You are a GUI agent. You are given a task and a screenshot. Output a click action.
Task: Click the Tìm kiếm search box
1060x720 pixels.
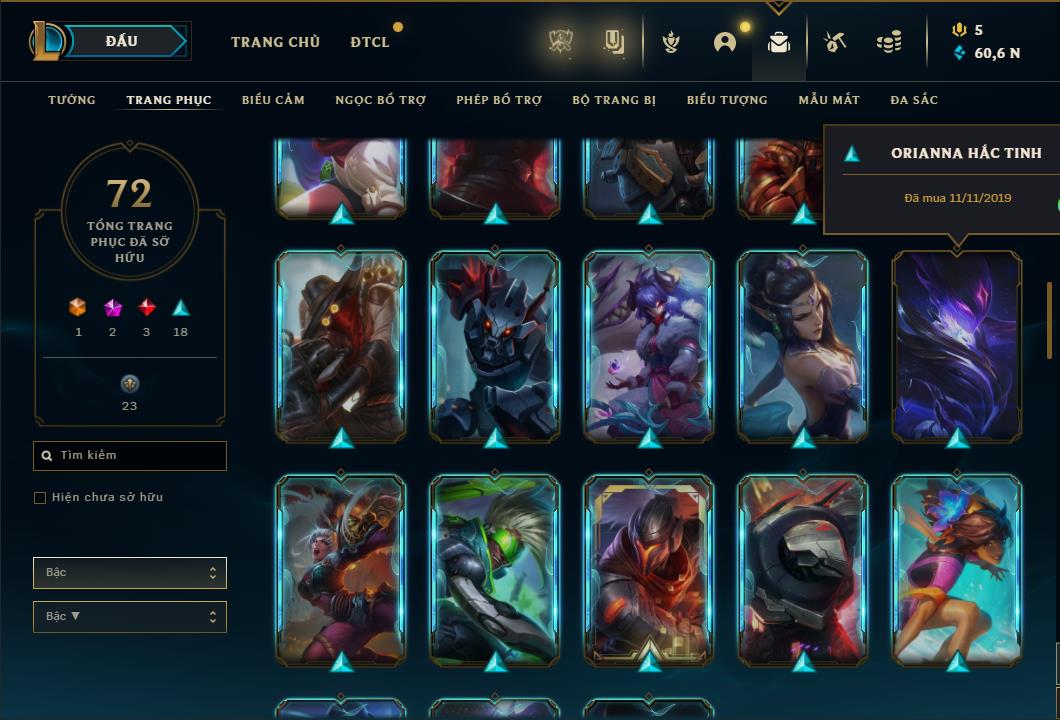(130, 456)
